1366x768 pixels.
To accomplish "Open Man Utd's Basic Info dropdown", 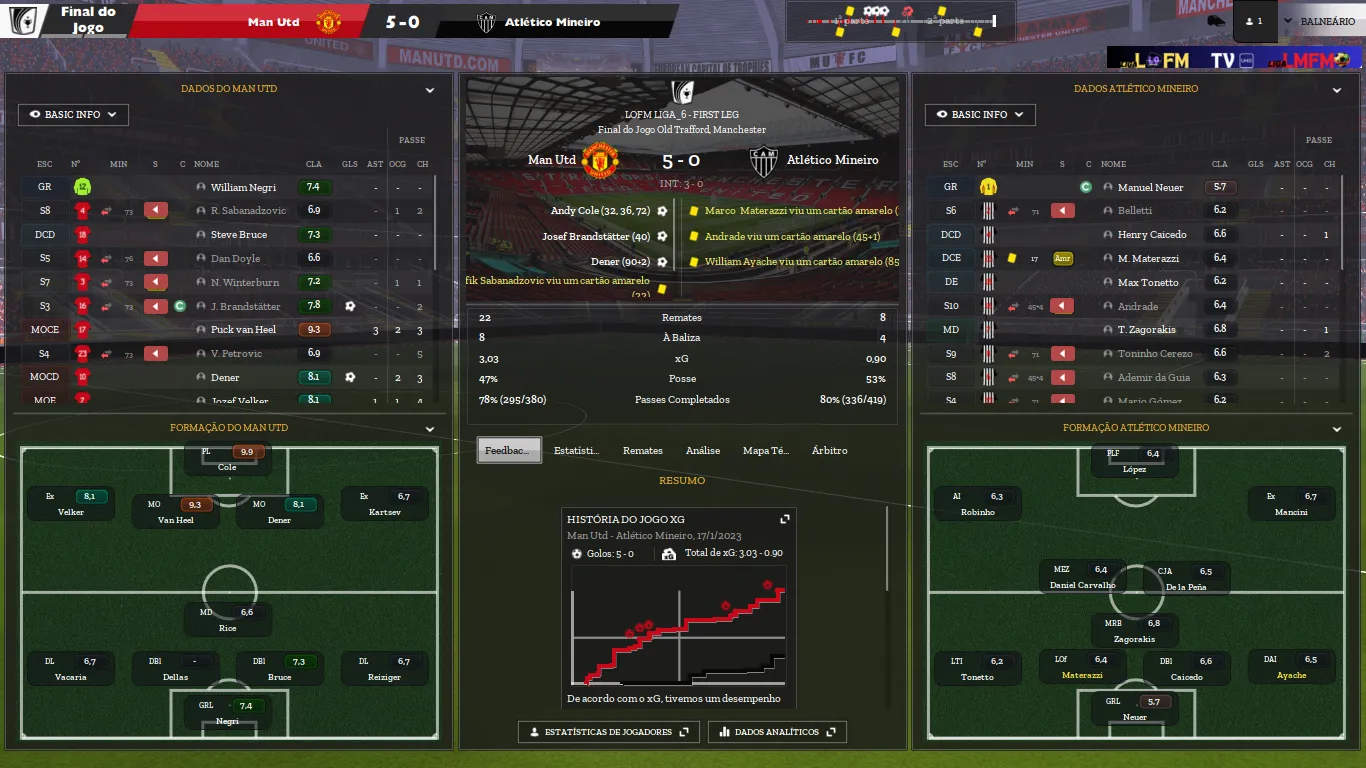I will (x=73, y=115).
